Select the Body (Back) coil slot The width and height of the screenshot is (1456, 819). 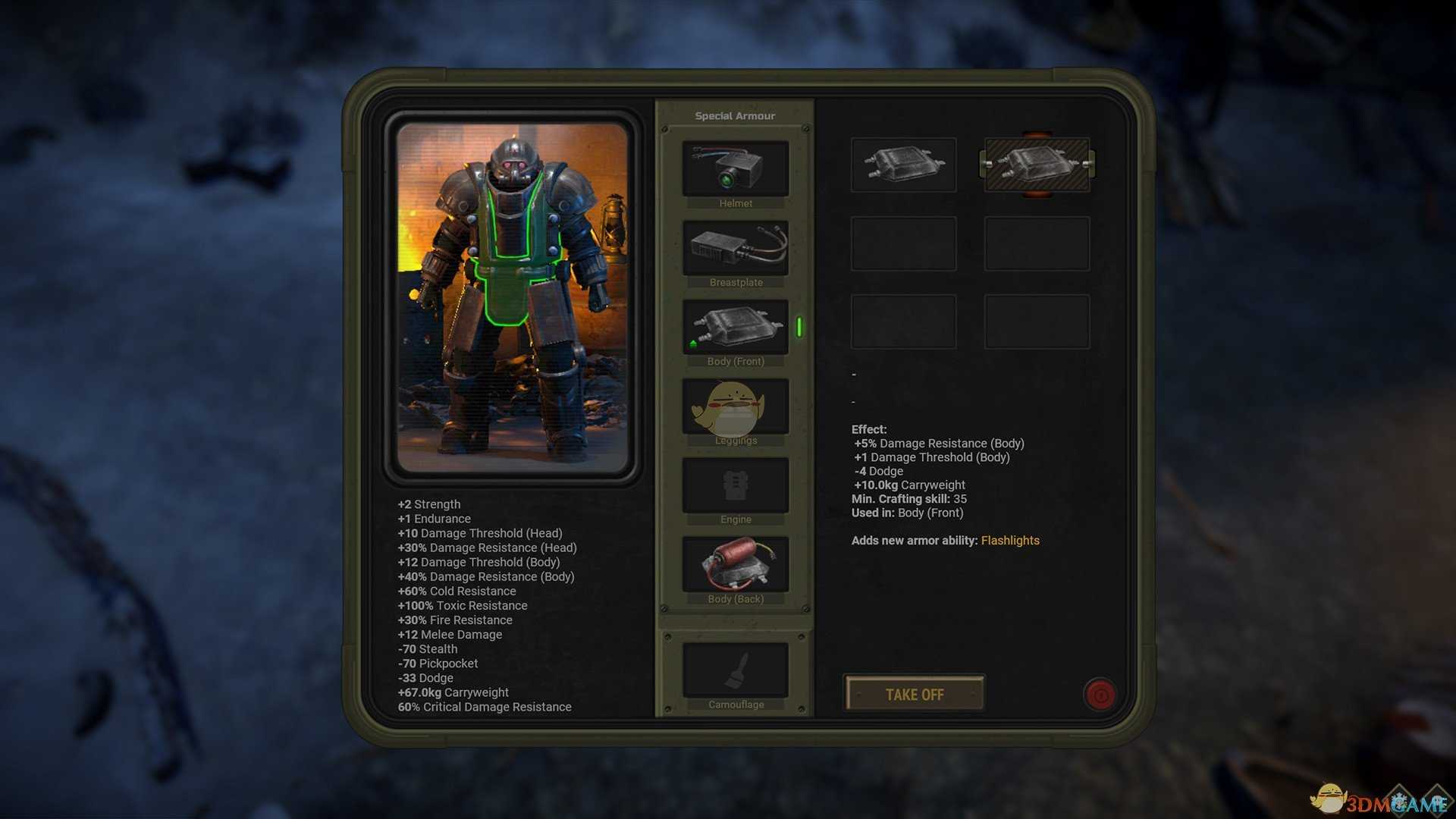tap(735, 564)
